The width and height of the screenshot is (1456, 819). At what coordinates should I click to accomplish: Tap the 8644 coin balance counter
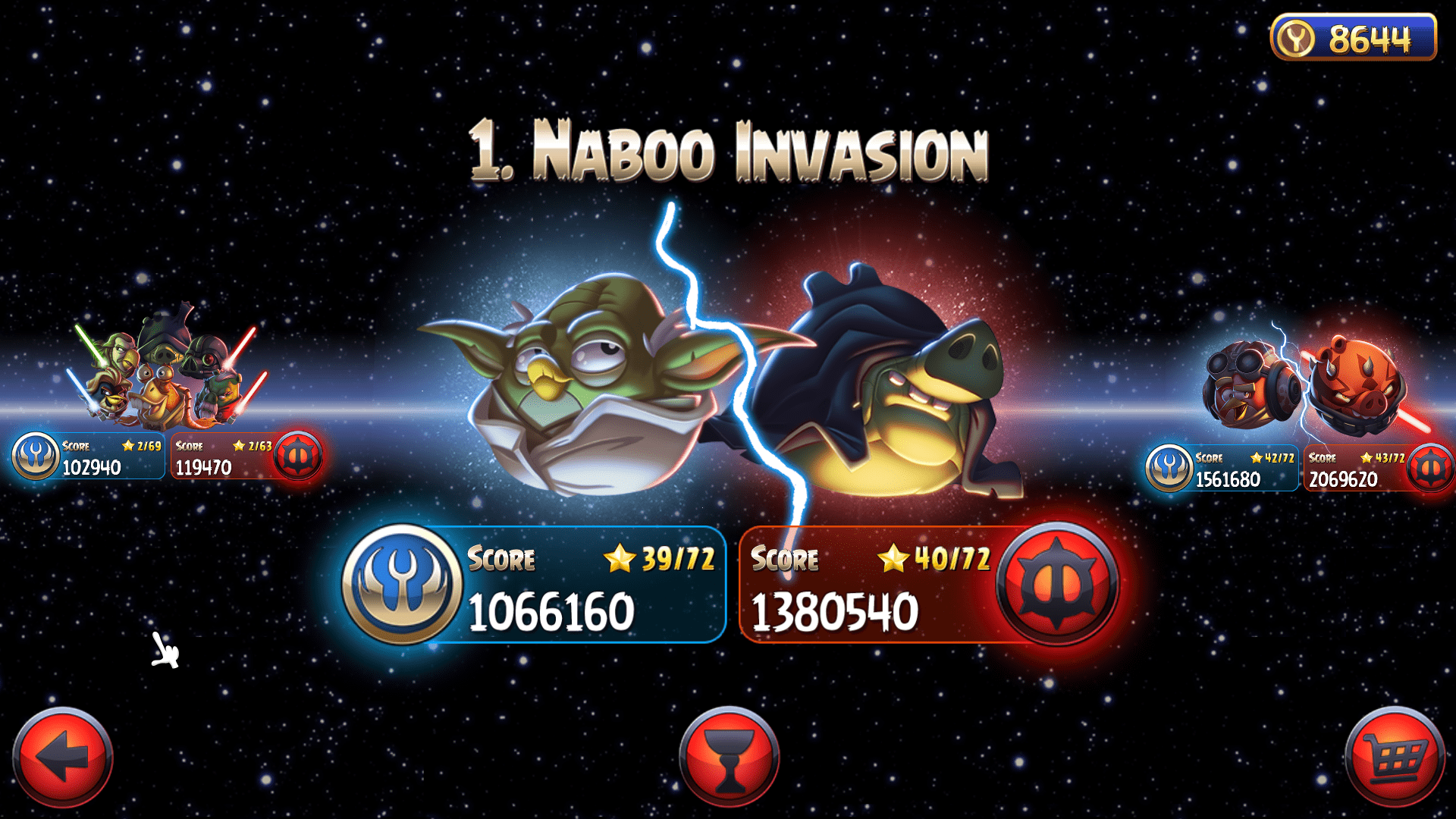pos(1354,37)
